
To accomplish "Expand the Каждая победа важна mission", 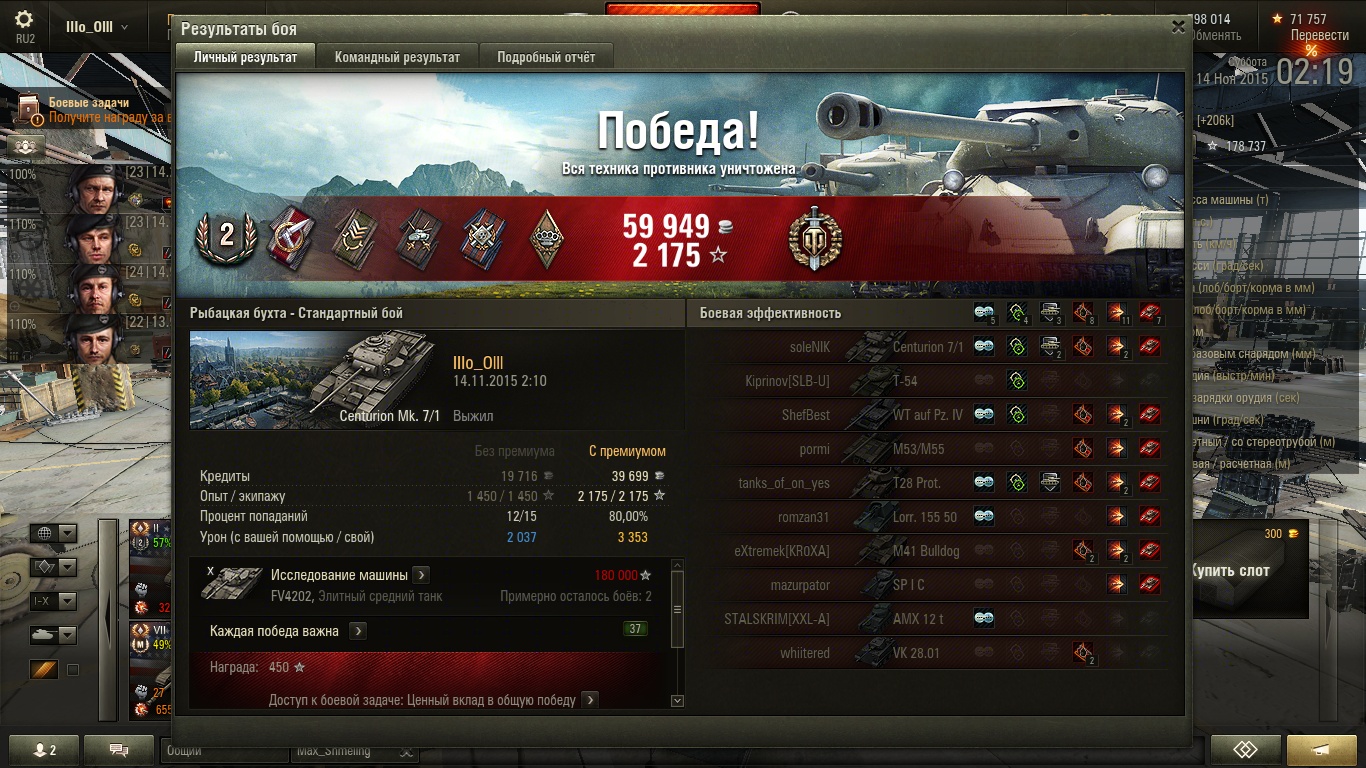I will (x=358, y=631).
